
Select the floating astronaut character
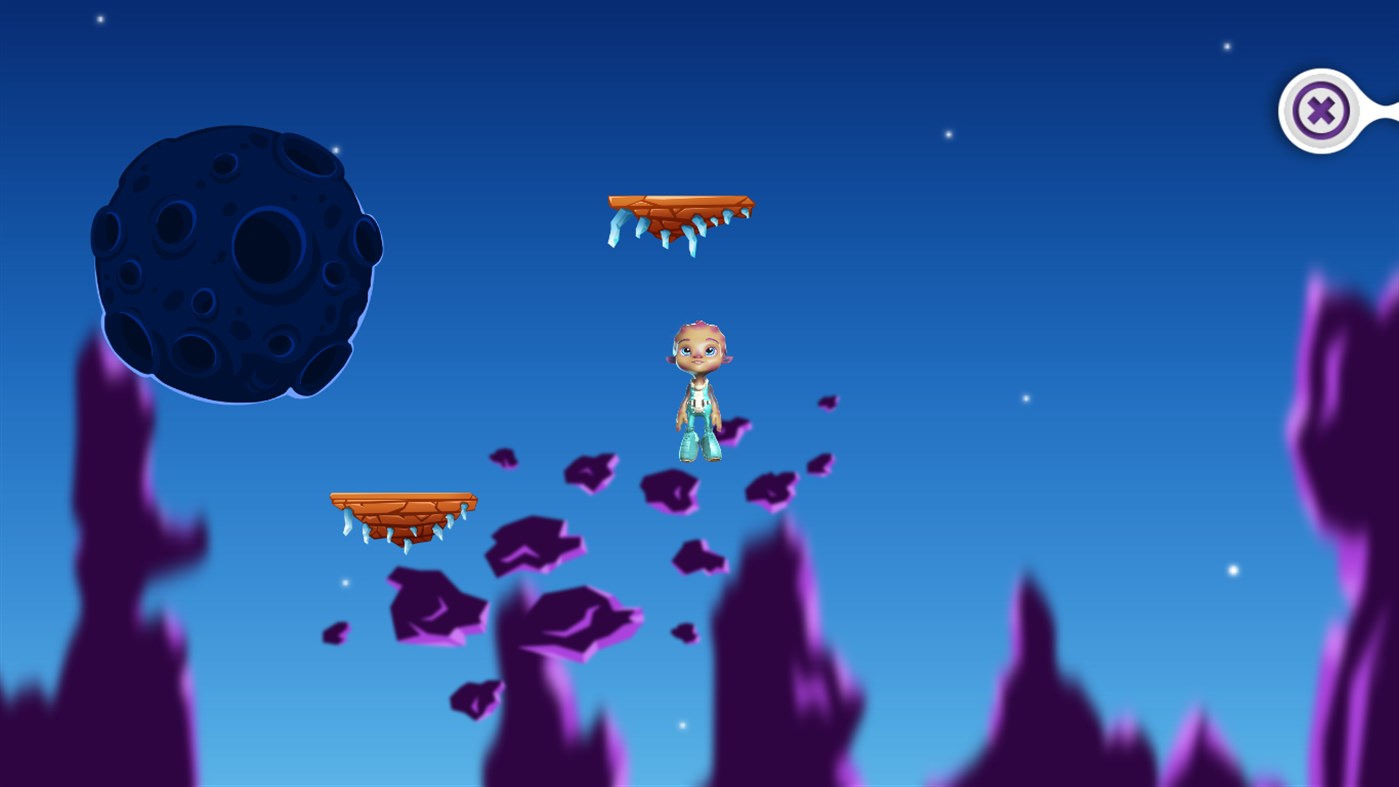[698, 390]
